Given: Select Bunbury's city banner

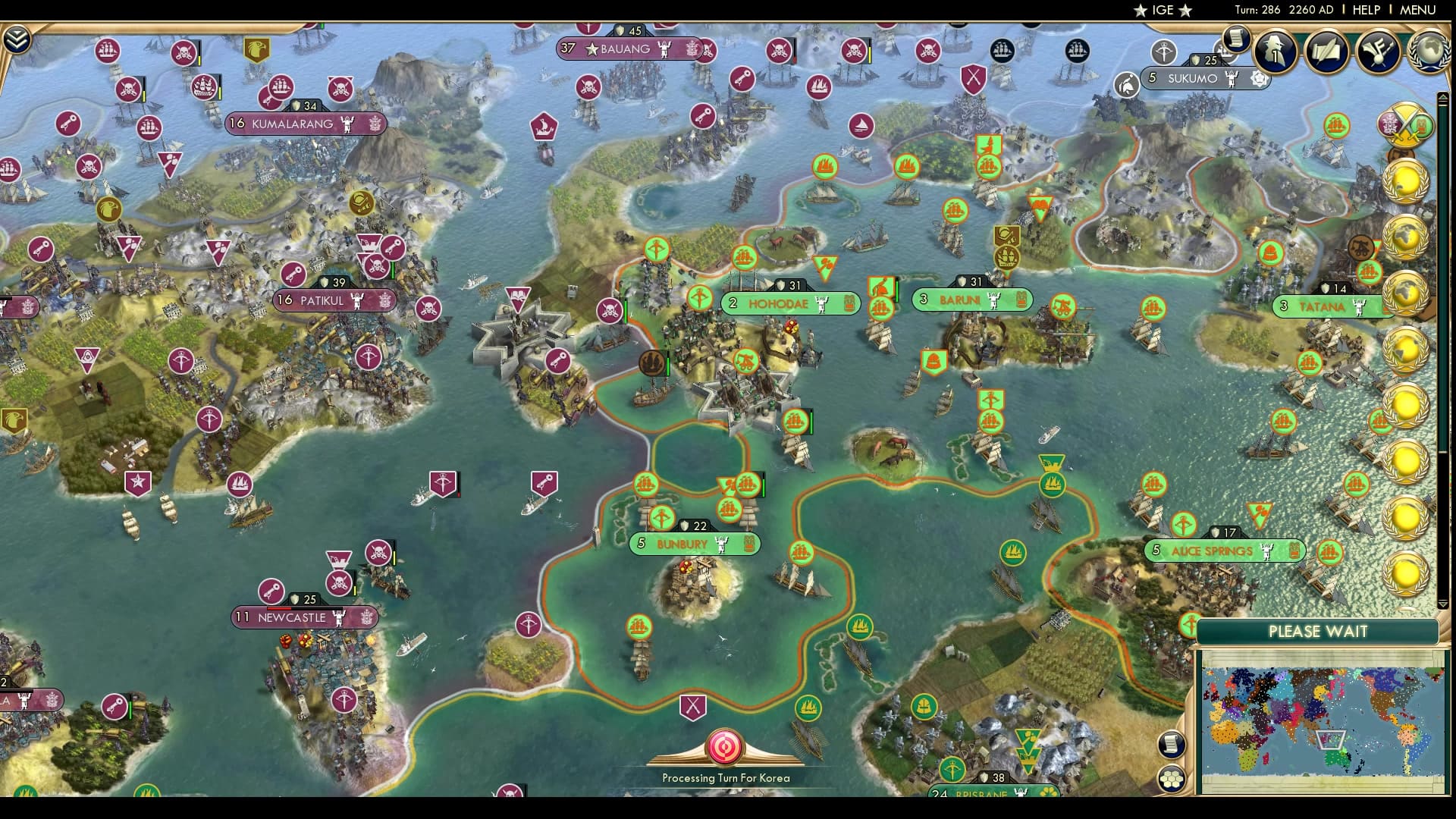Looking at the screenshot, I should point(692,544).
